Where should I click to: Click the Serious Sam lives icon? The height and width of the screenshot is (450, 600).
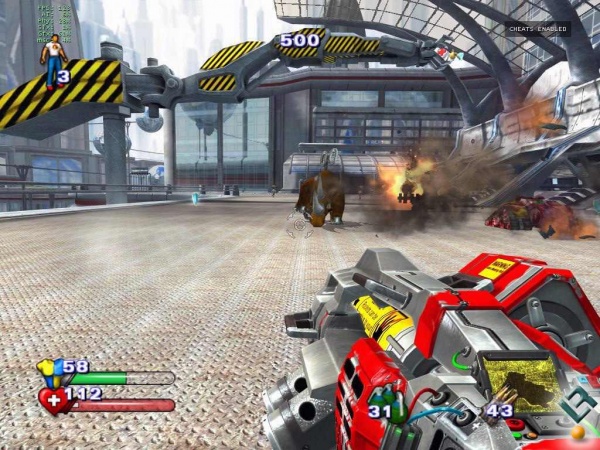coord(51,62)
